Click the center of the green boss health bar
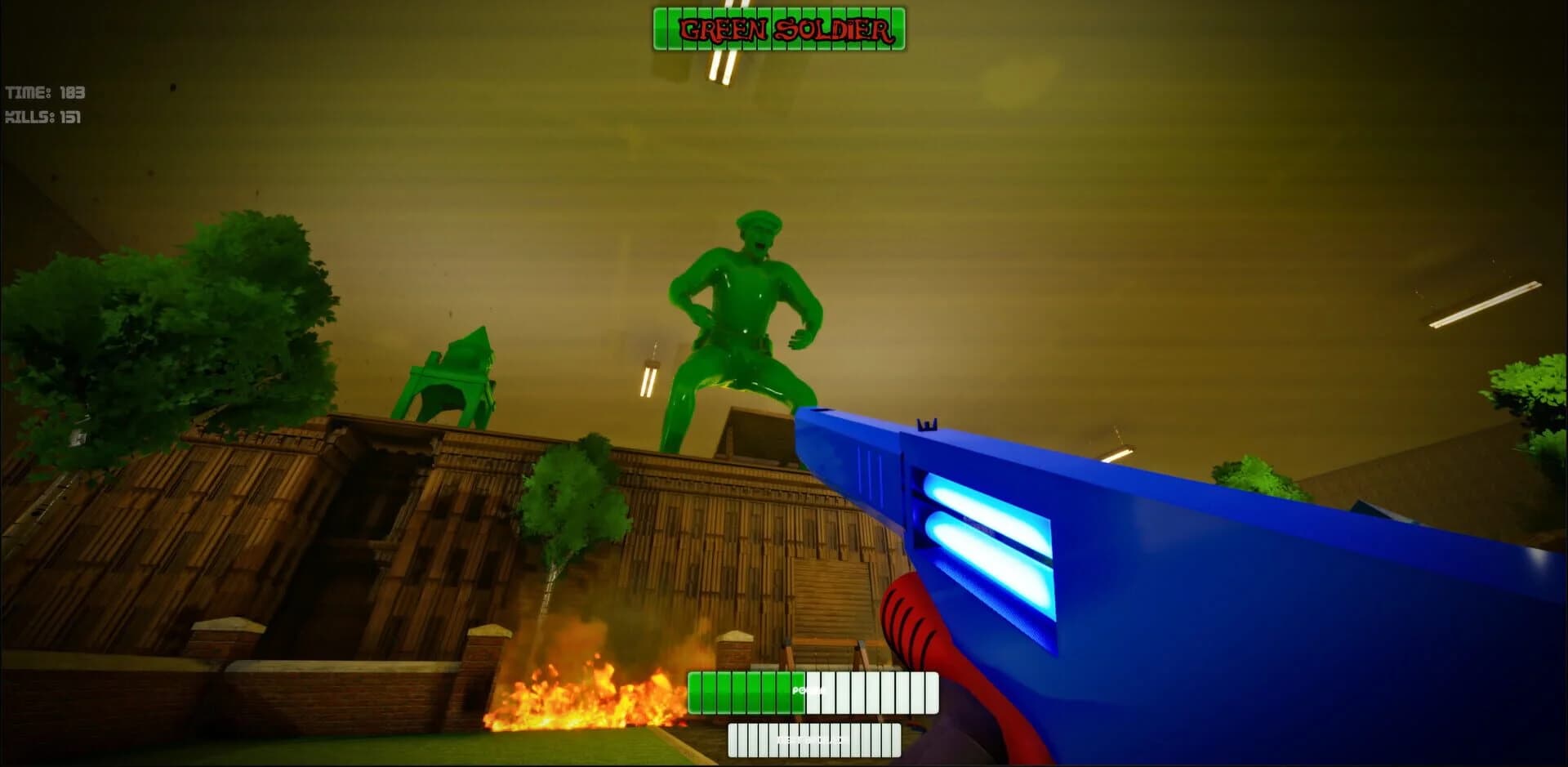The width and height of the screenshot is (1568, 767). point(780,26)
